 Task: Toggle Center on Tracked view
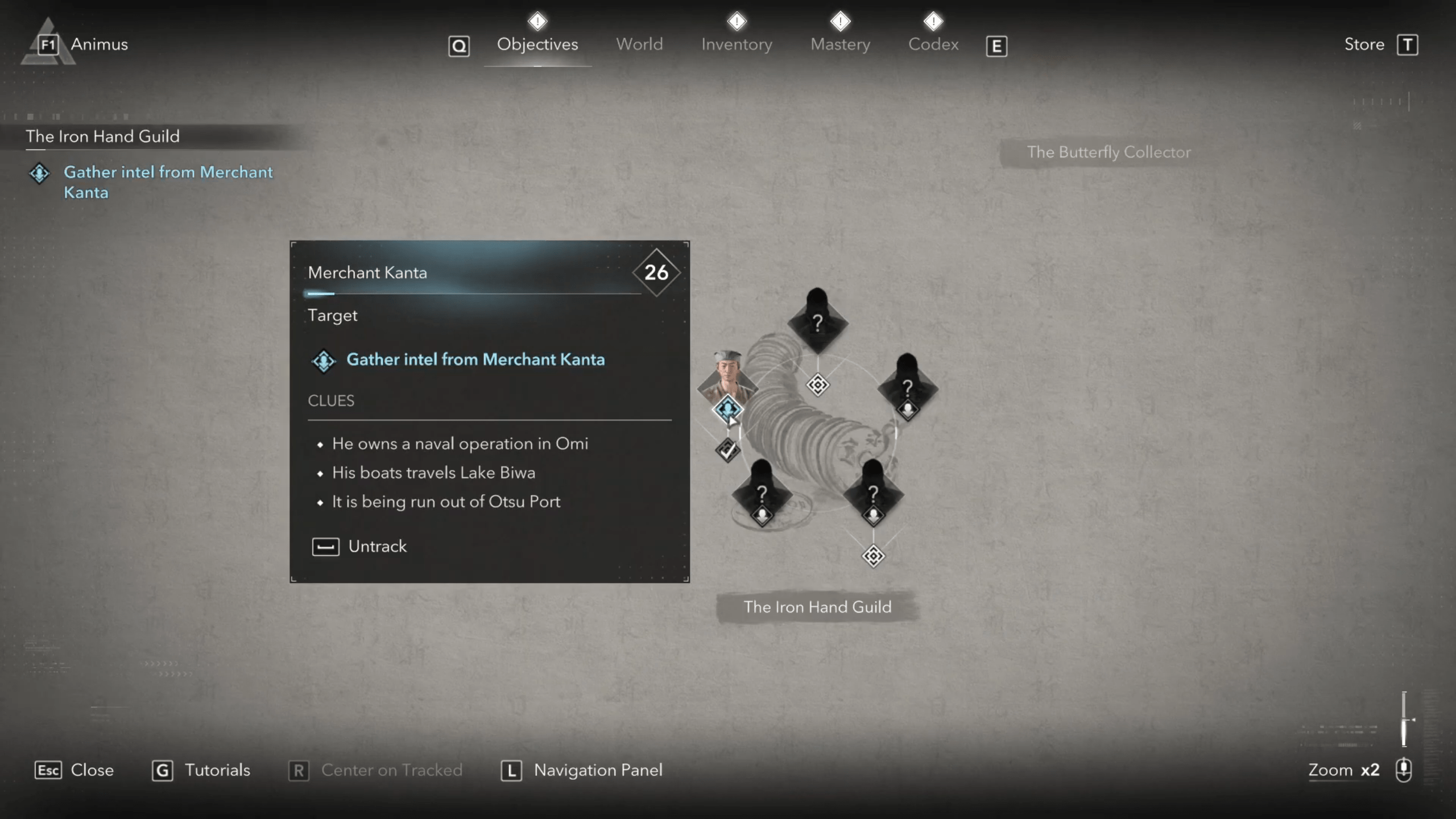pos(375,770)
